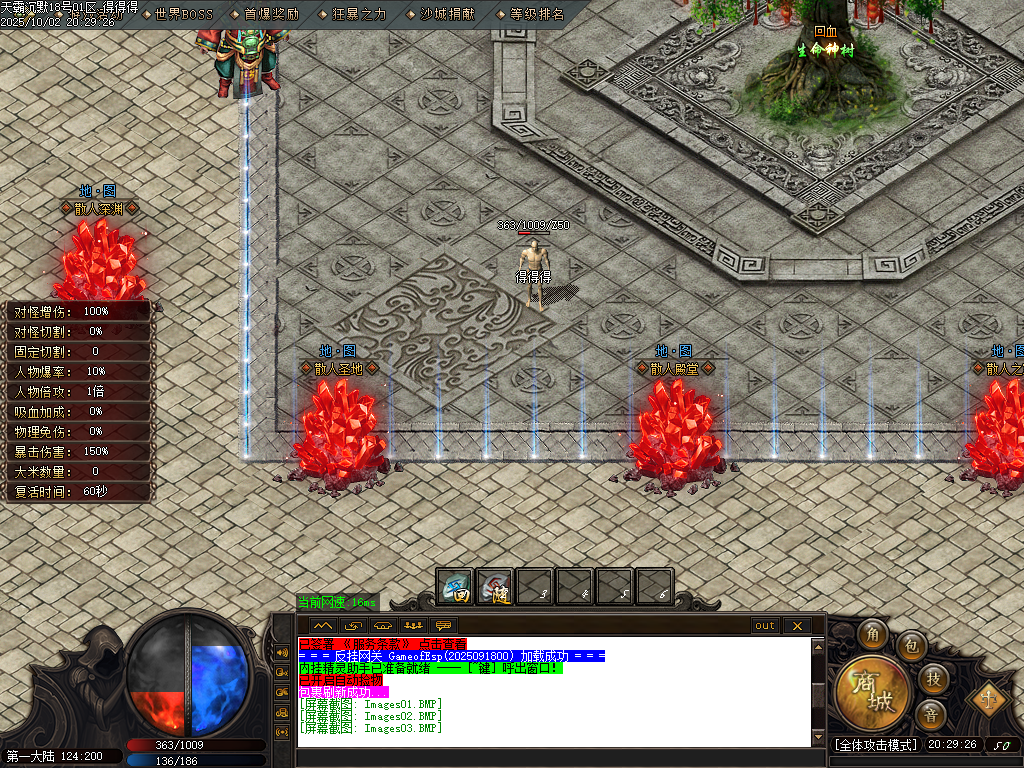Screen dimensions: 1024x768
Task: Close the chat window with X
Action: coord(797,626)
